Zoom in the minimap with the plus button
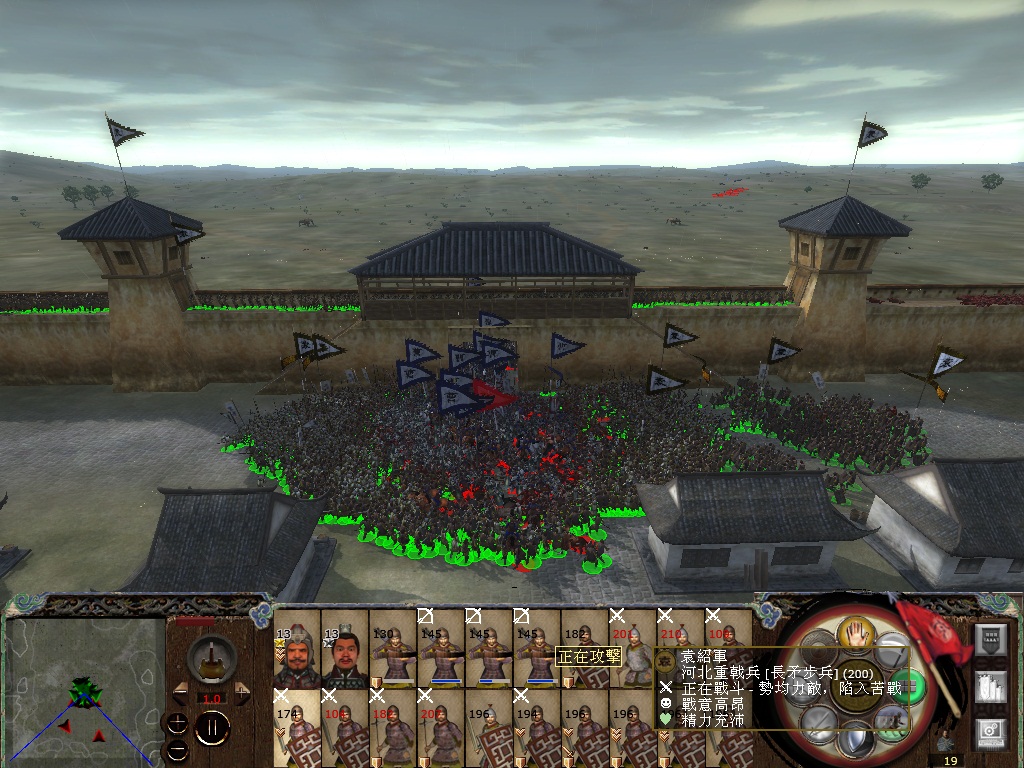1024x768 pixels. click(177, 722)
